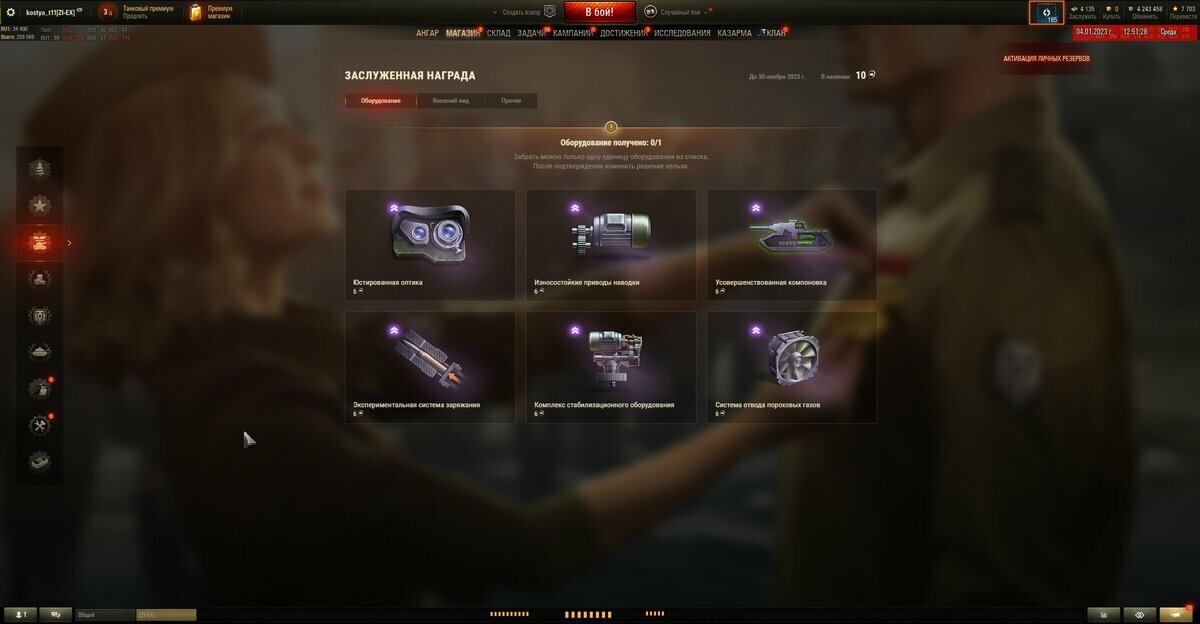Go to the СКЛАД (depot) section
Viewport: 1200px width, 624px height.
click(x=498, y=33)
